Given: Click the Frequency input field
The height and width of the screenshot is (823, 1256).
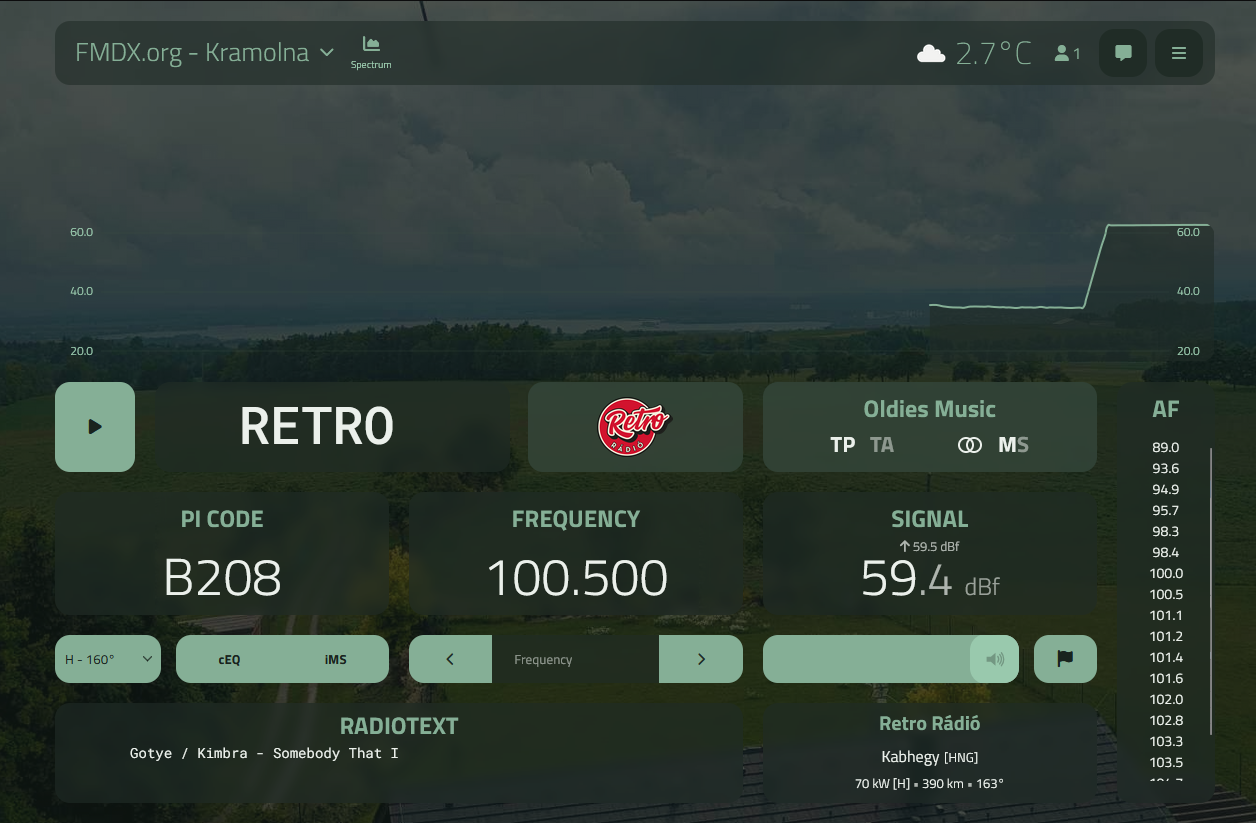Looking at the screenshot, I should point(575,659).
